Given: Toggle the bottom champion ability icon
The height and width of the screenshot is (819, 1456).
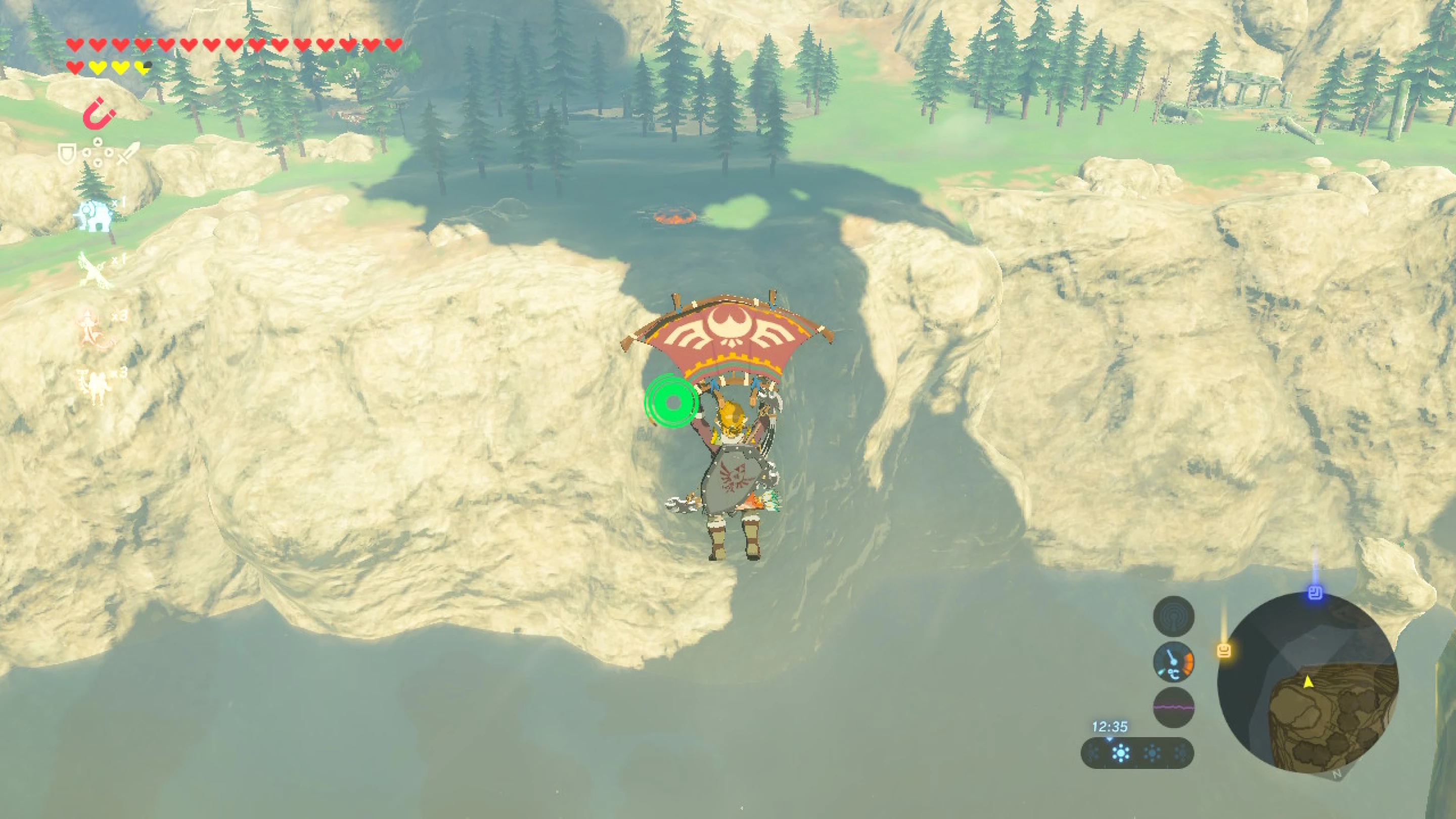Looking at the screenshot, I should click(95, 382).
